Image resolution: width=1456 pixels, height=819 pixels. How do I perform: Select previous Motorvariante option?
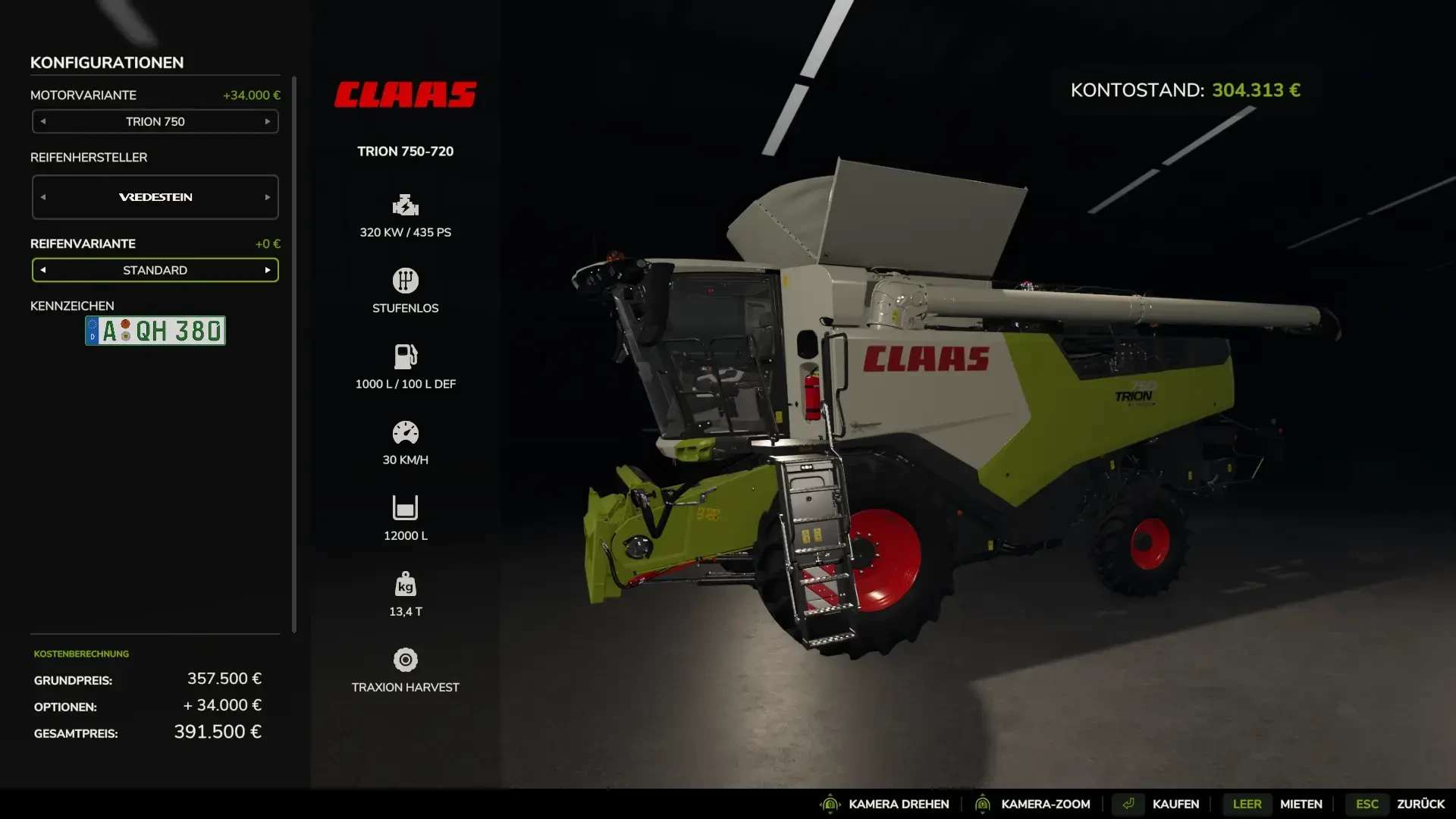[43, 121]
